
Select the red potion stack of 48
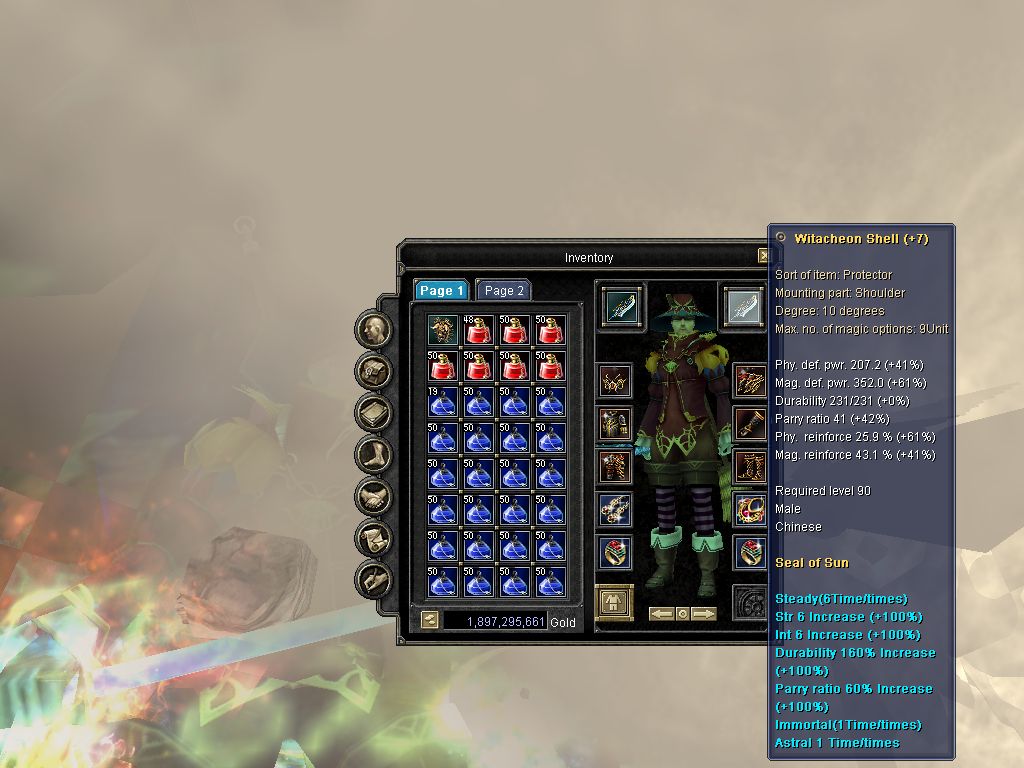[478, 329]
